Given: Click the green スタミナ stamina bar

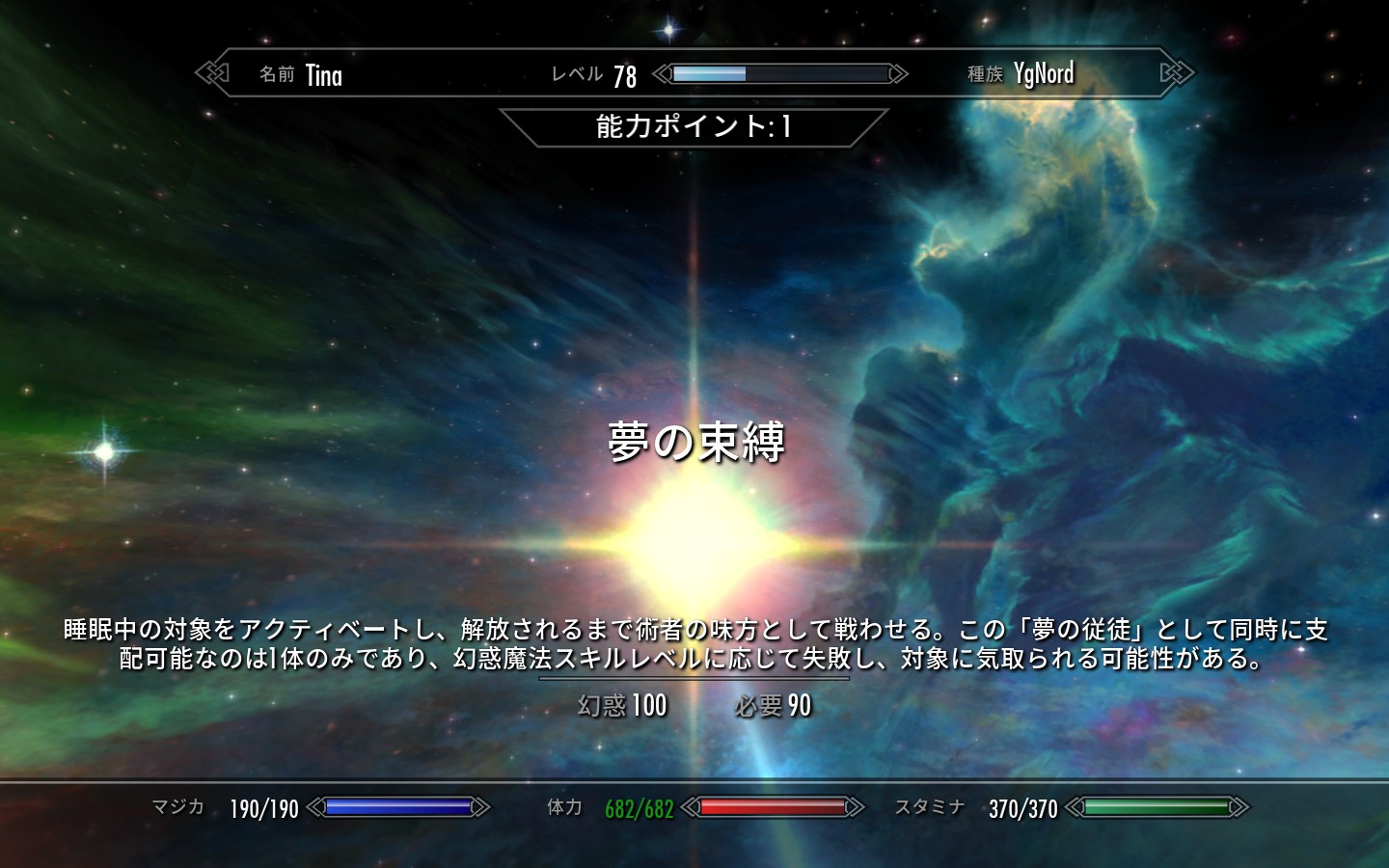Looking at the screenshot, I should [1157, 806].
